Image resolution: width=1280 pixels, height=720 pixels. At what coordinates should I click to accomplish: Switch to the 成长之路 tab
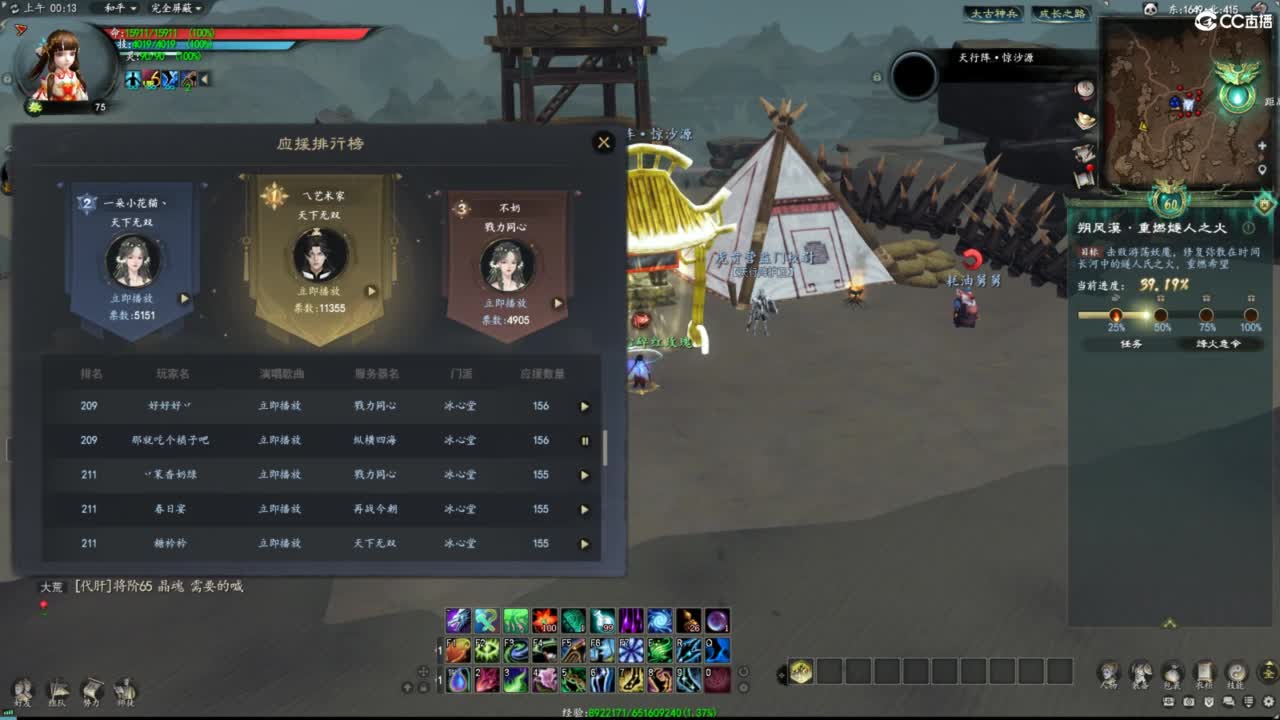(x=1061, y=15)
